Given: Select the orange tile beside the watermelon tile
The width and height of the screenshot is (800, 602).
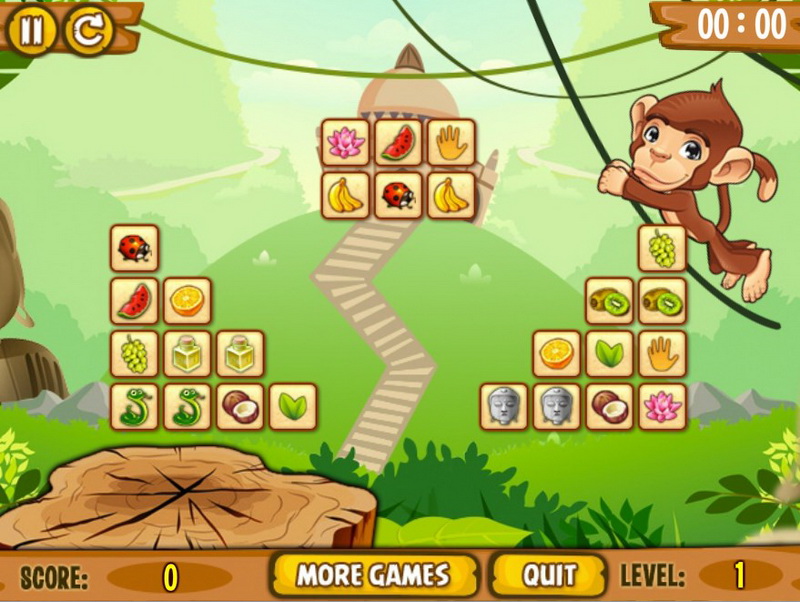Looking at the screenshot, I should 187,301.
